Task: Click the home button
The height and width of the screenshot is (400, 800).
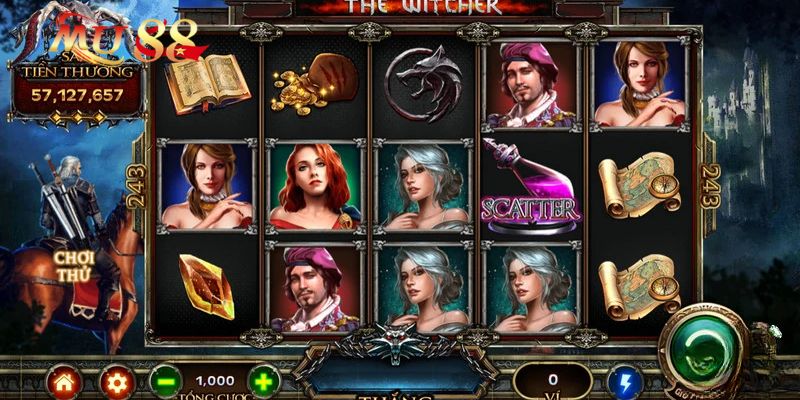Action: click(63, 381)
